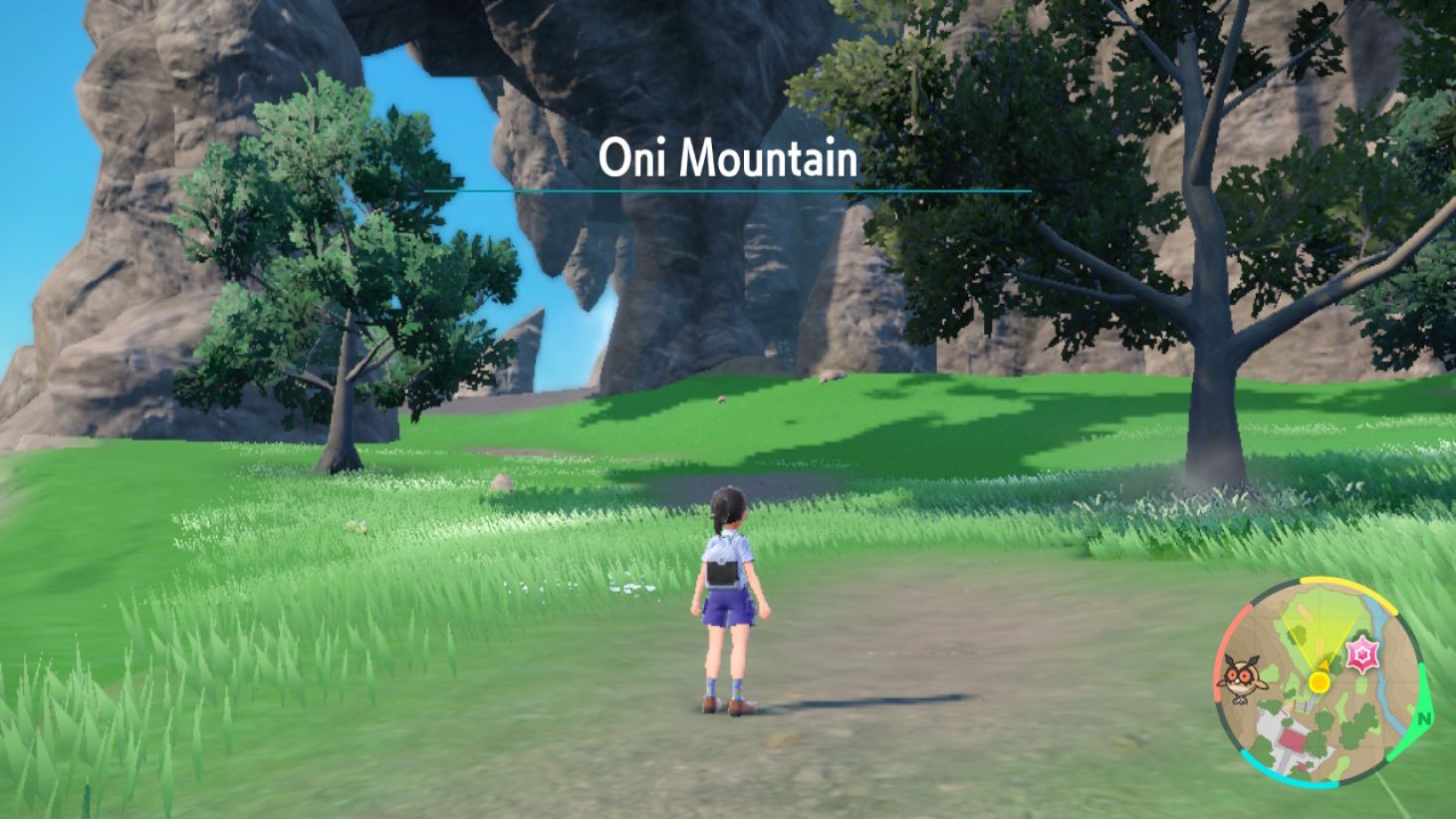Toggle the red arc on the minimap's left edge
This screenshot has height=819, width=1456.
pyautogui.click(x=1219, y=654)
